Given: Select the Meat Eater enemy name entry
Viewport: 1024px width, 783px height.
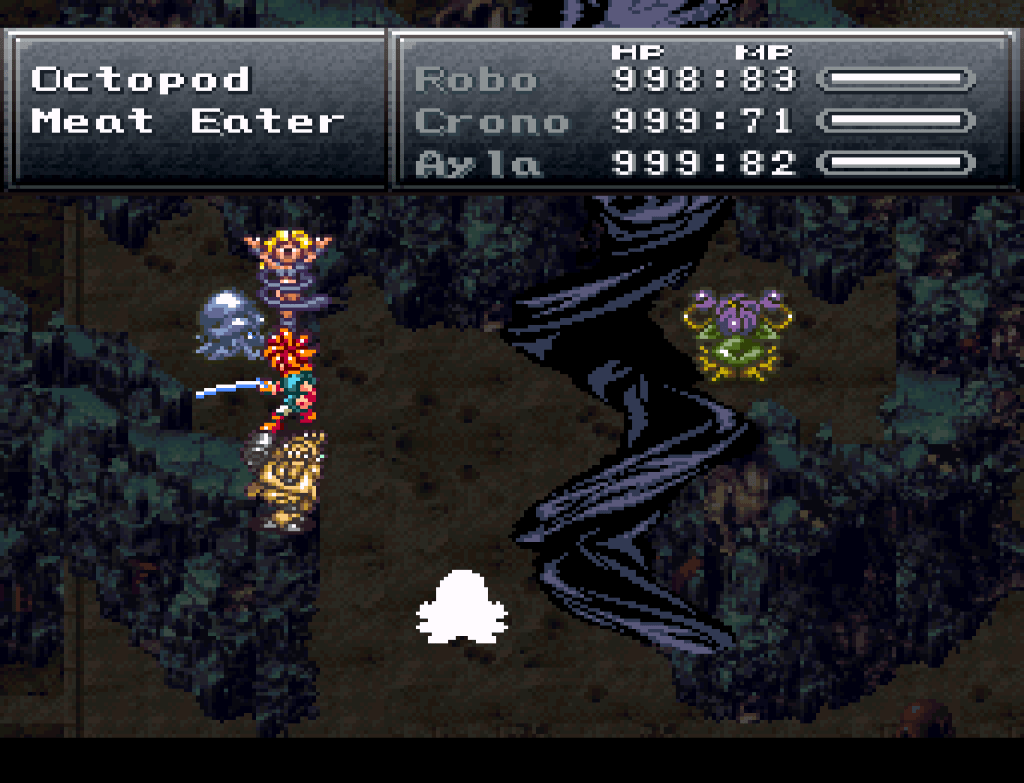Looking at the screenshot, I should (187, 122).
